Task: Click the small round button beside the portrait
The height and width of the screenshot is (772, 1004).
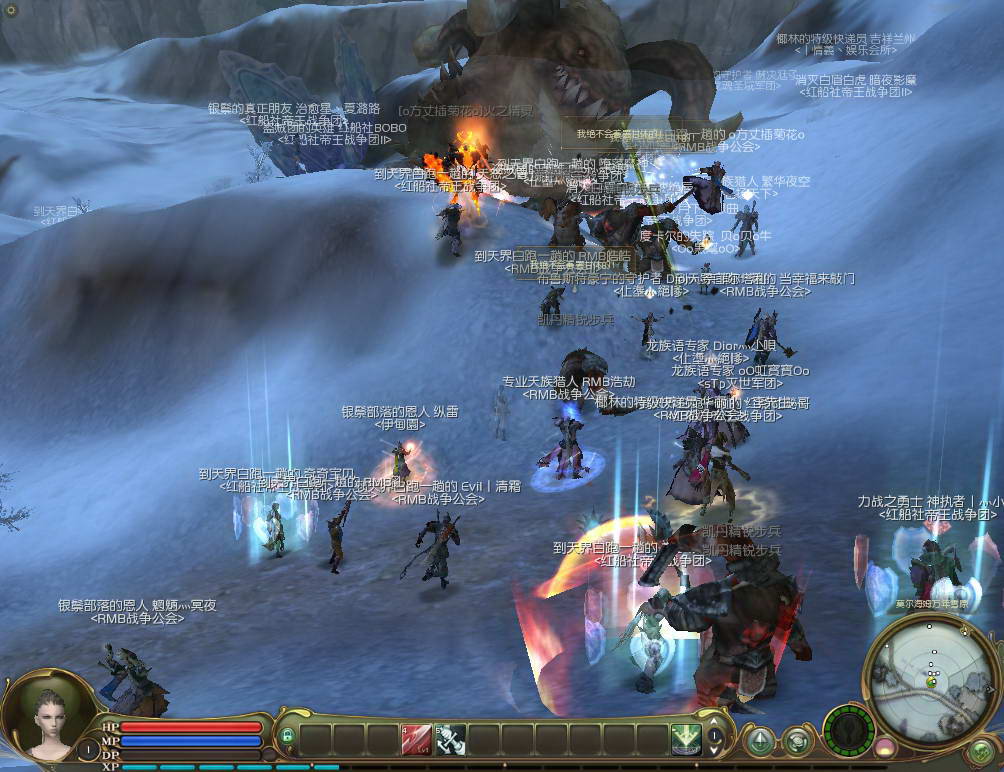Action: pos(88,748)
